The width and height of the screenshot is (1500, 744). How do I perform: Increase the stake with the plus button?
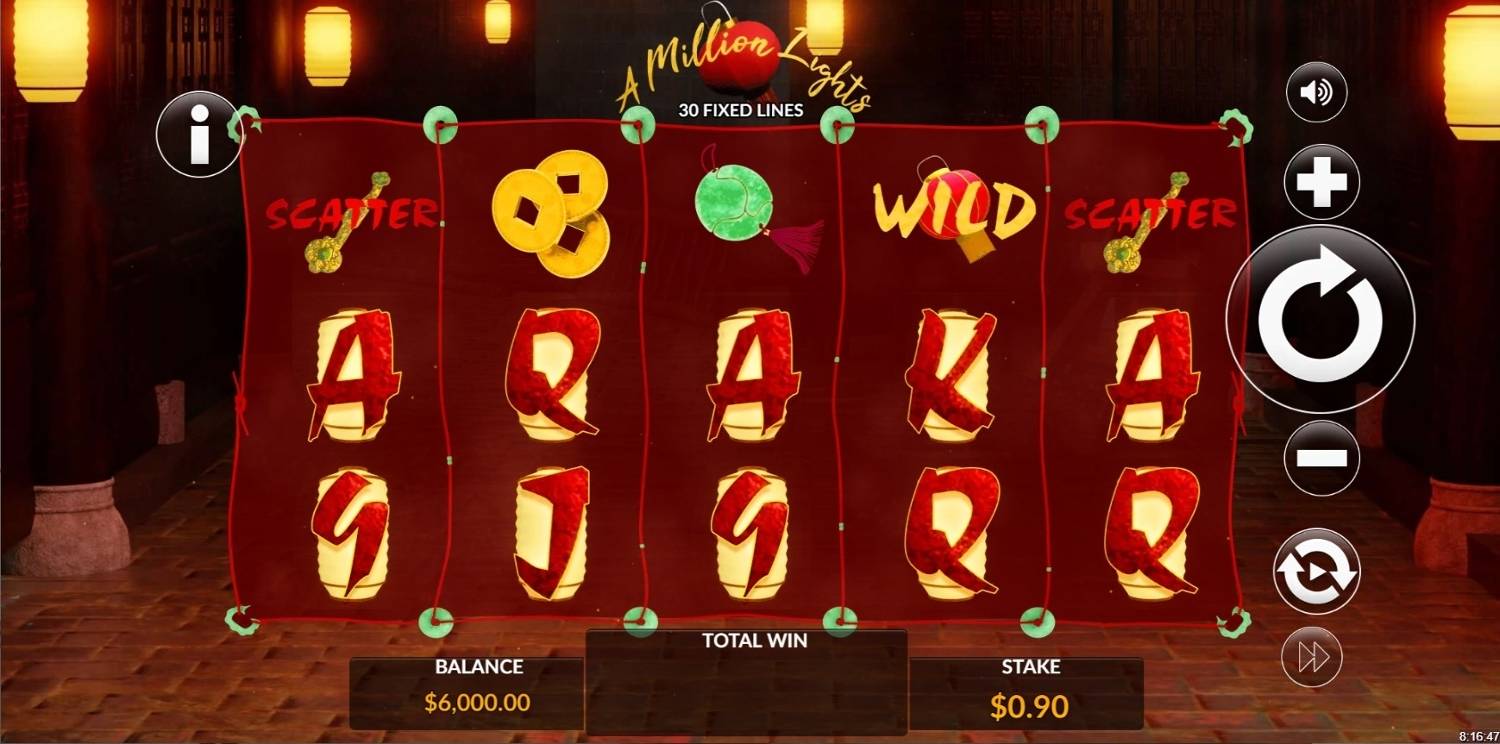click(x=1321, y=183)
